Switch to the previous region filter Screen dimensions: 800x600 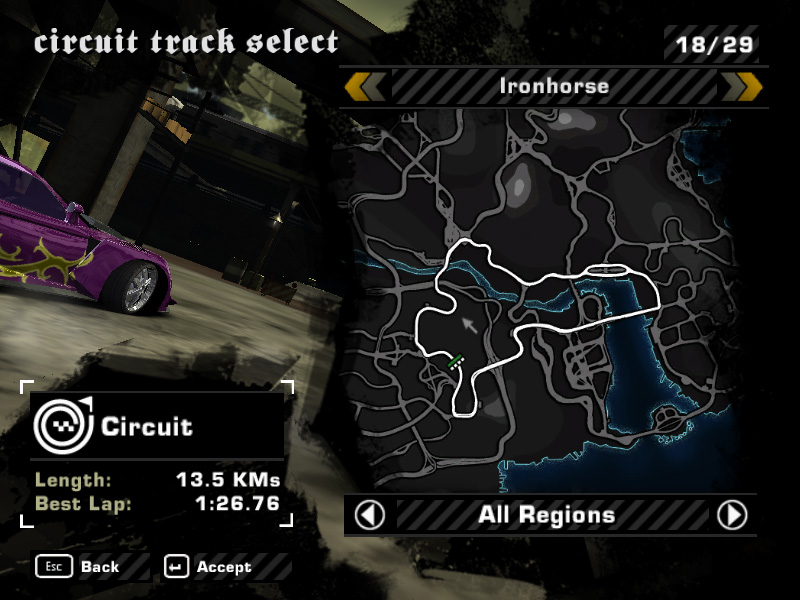pyautogui.click(x=370, y=515)
